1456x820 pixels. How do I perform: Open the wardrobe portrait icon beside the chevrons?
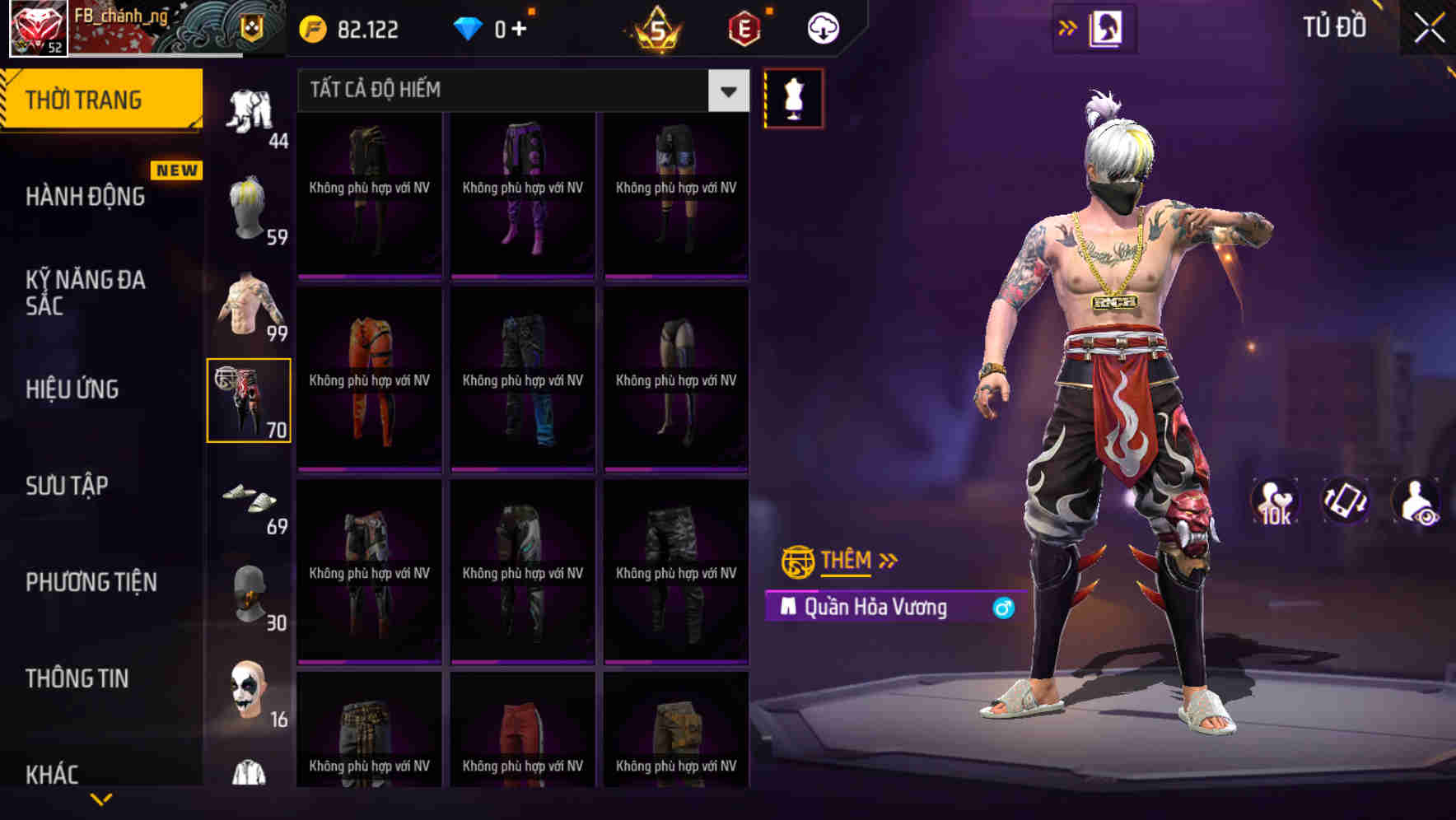pyautogui.click(x=1104, y=27)
